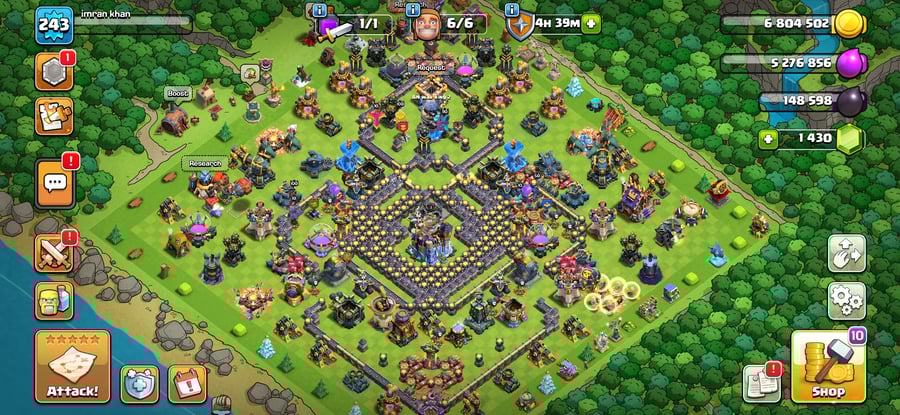The height and width of the screenshot is (415, 900).
Task: Open the hexagon badge button with alert
Action: (53, 72)
